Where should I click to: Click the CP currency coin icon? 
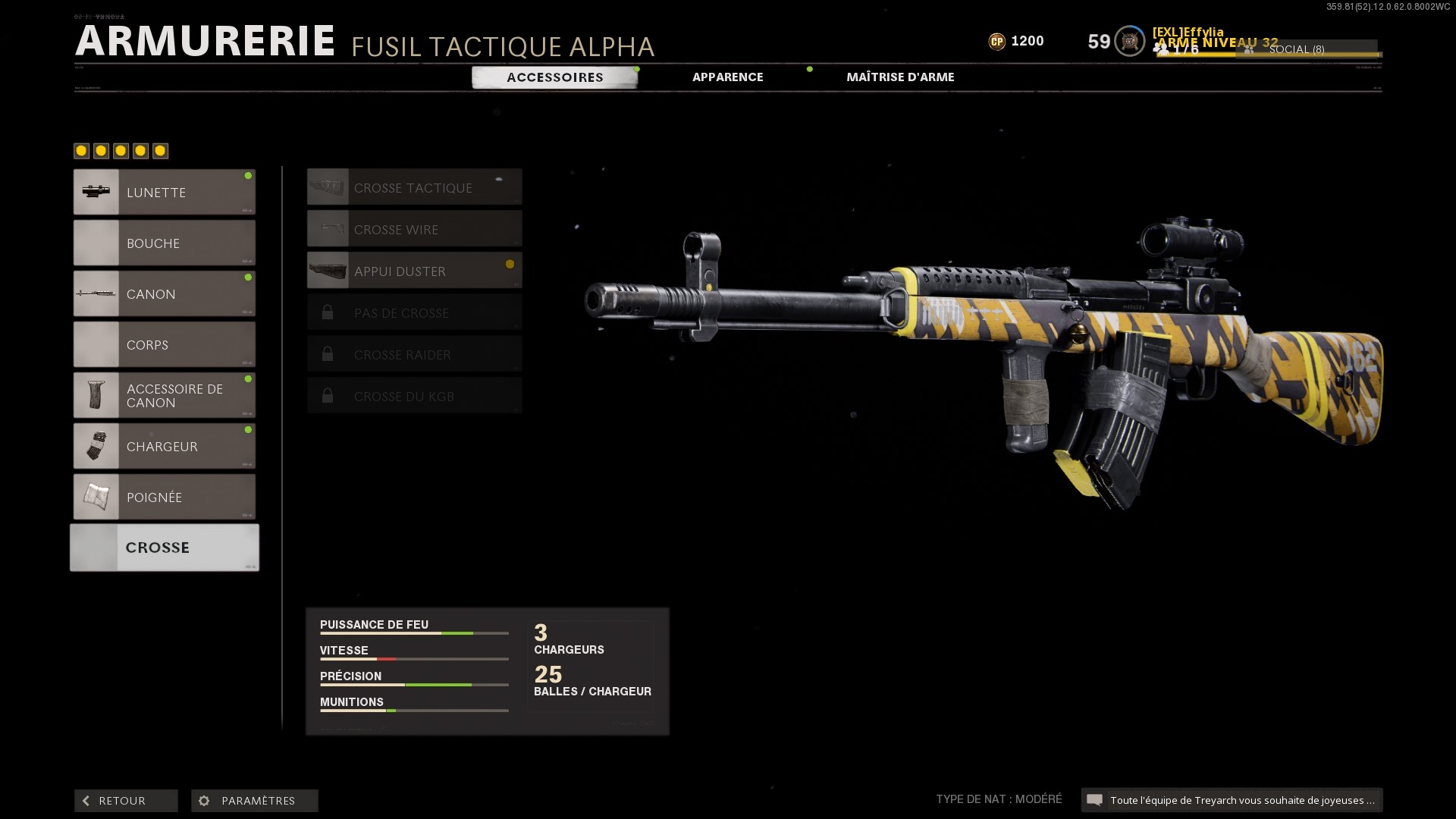click(x=997, y=42)
